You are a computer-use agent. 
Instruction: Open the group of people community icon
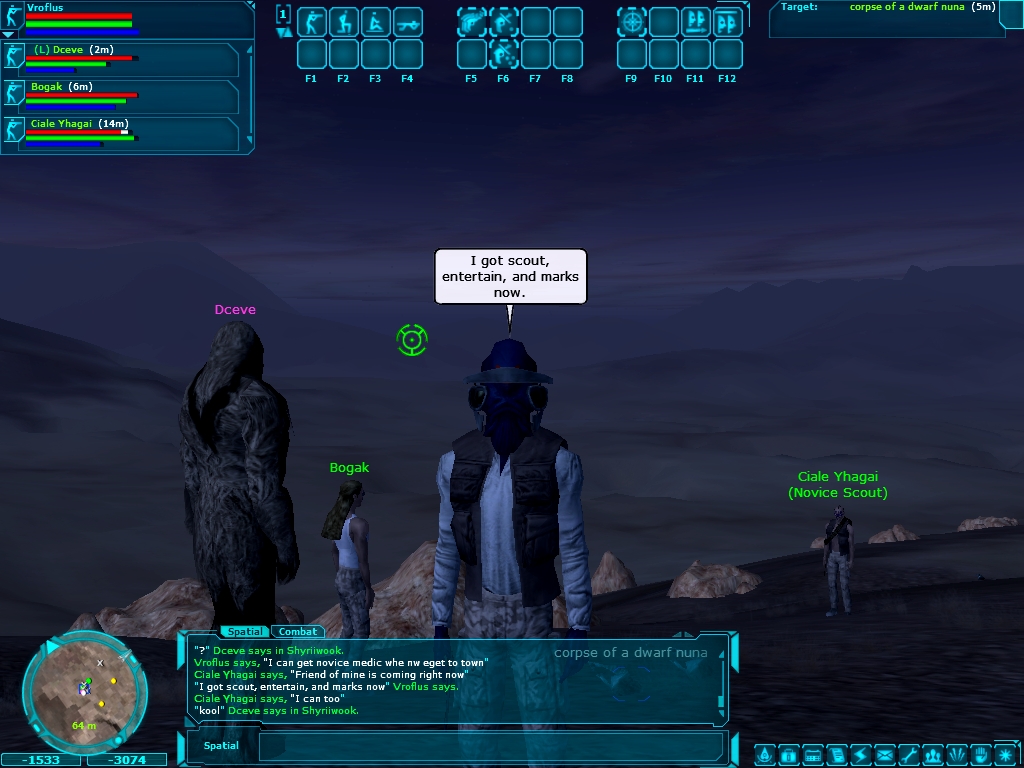point(933,754)
